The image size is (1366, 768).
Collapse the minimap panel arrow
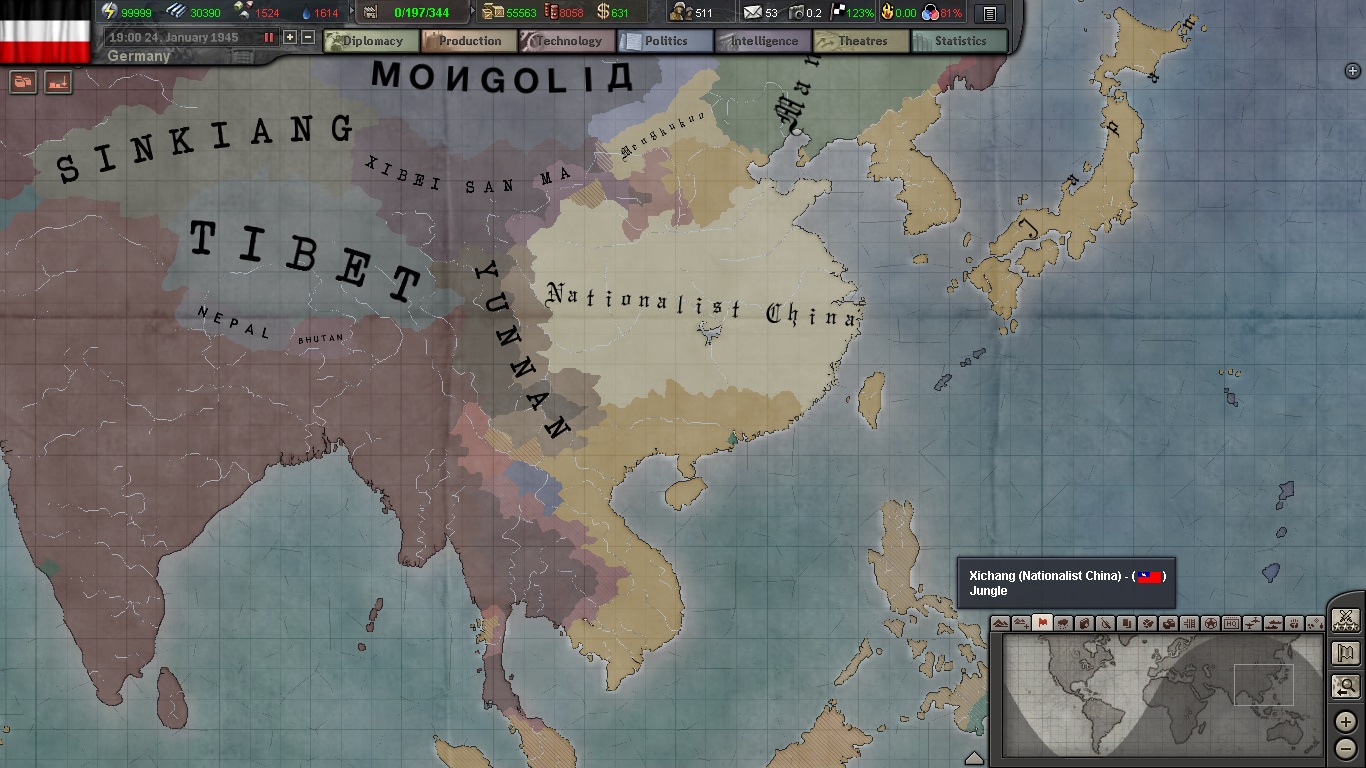tap(975, 757)
